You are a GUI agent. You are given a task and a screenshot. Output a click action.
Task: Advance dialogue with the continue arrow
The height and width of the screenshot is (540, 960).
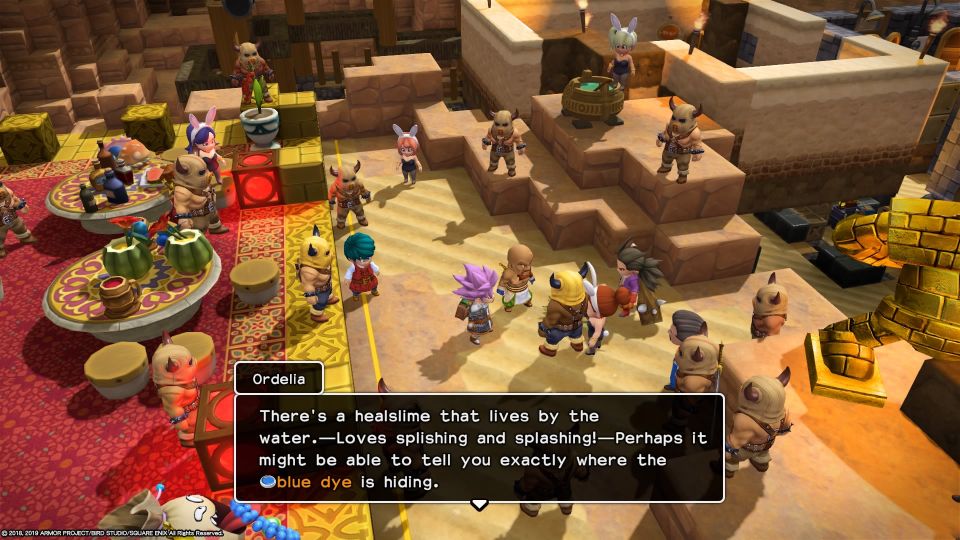[479, 503]
